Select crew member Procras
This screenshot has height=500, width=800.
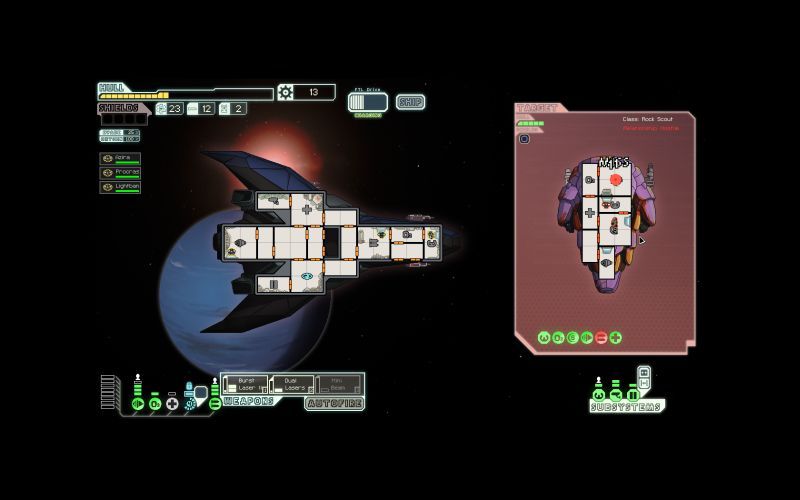(x=120, y=172)
